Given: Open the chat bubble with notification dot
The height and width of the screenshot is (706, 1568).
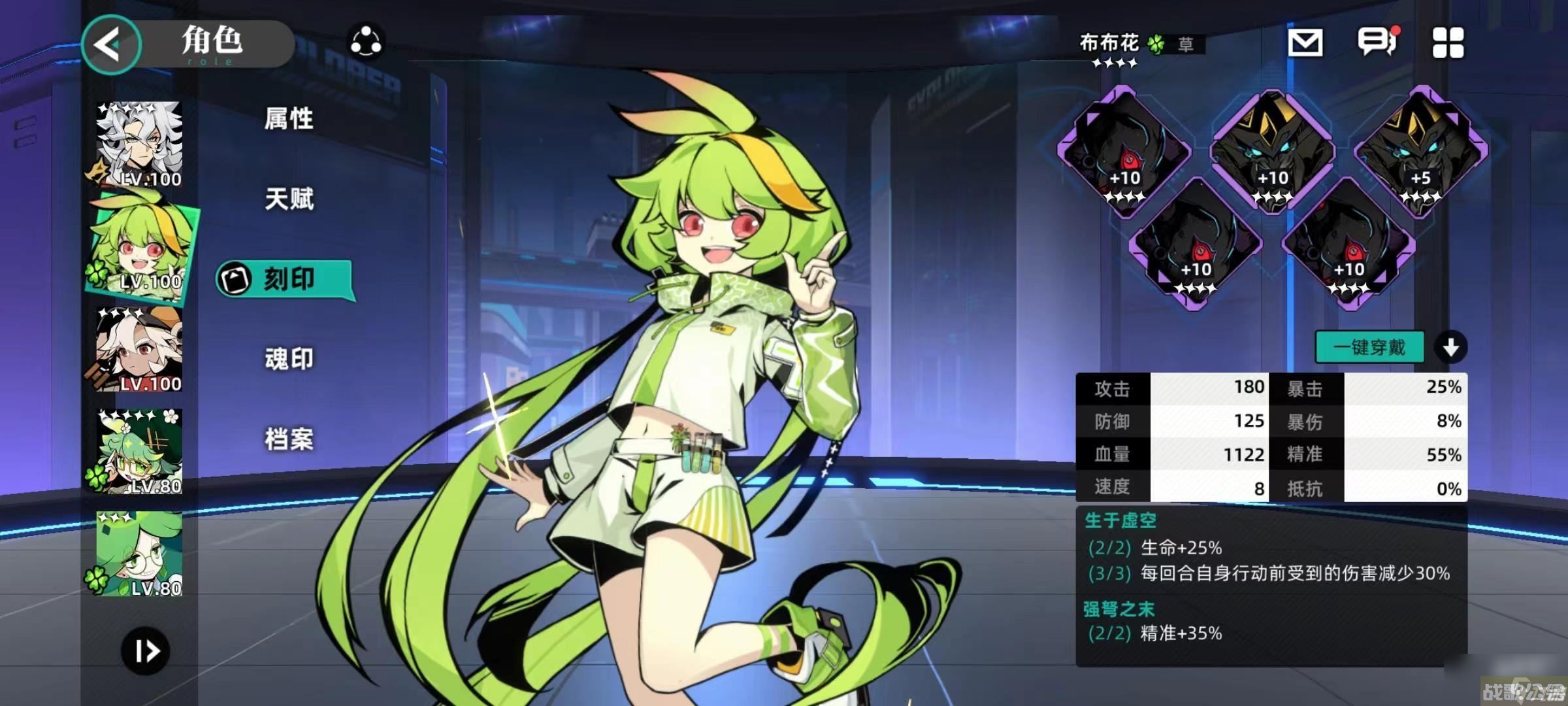Looking at the screenshot, I should (1377, 42).
